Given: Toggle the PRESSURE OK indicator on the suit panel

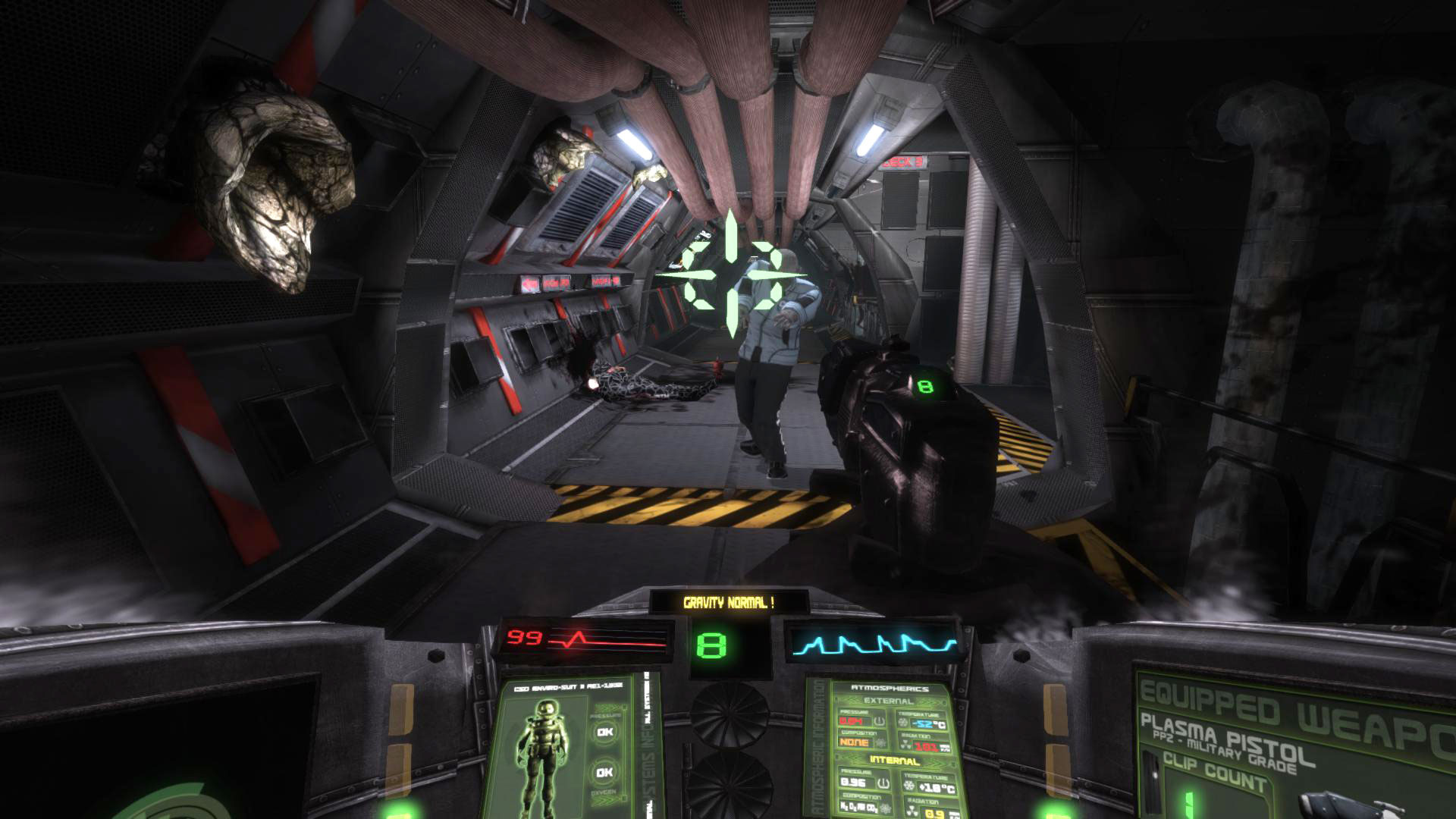Looking at the screenshot, I should (604, 733).
